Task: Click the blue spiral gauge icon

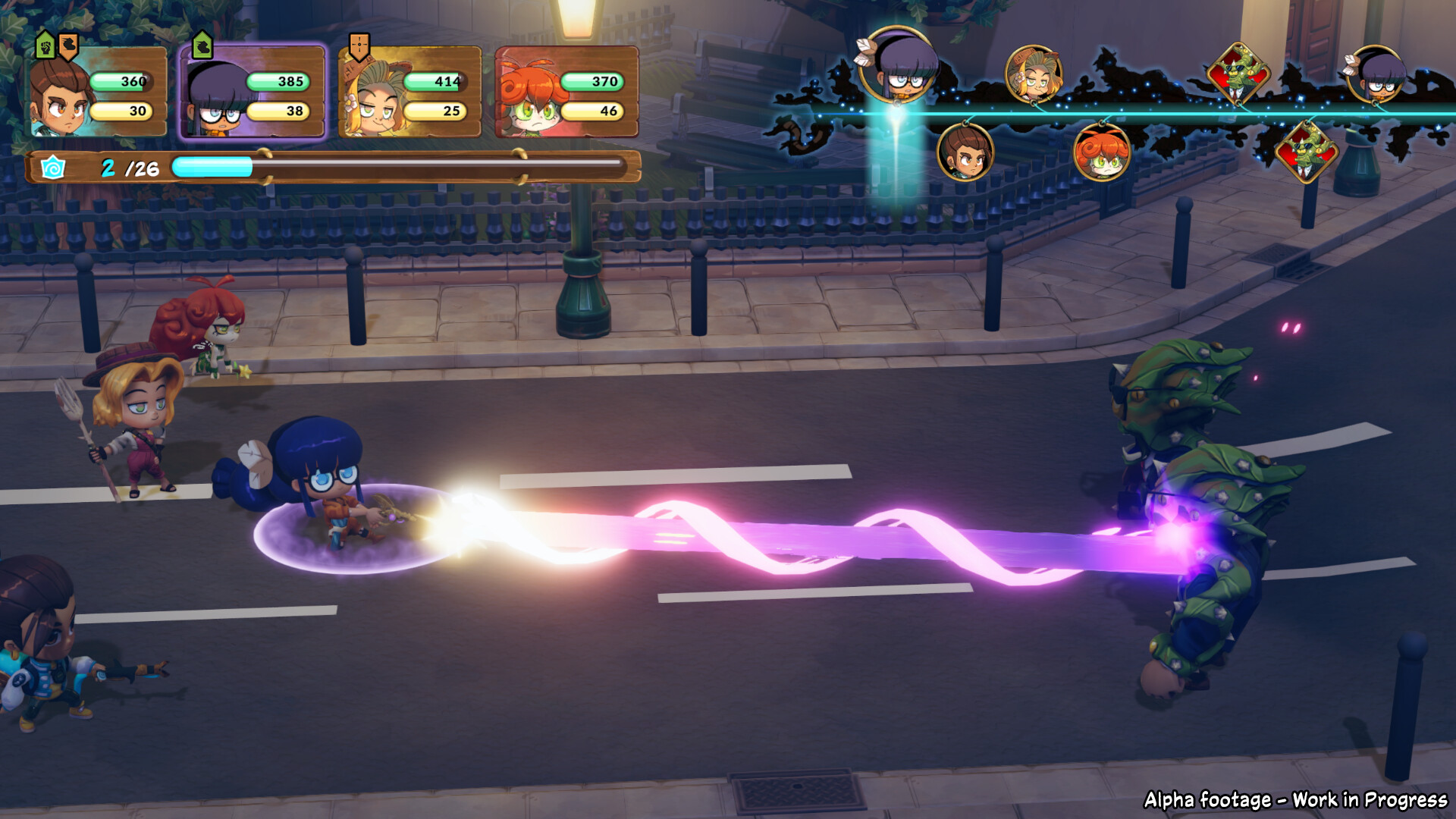Action: [52, 168]
